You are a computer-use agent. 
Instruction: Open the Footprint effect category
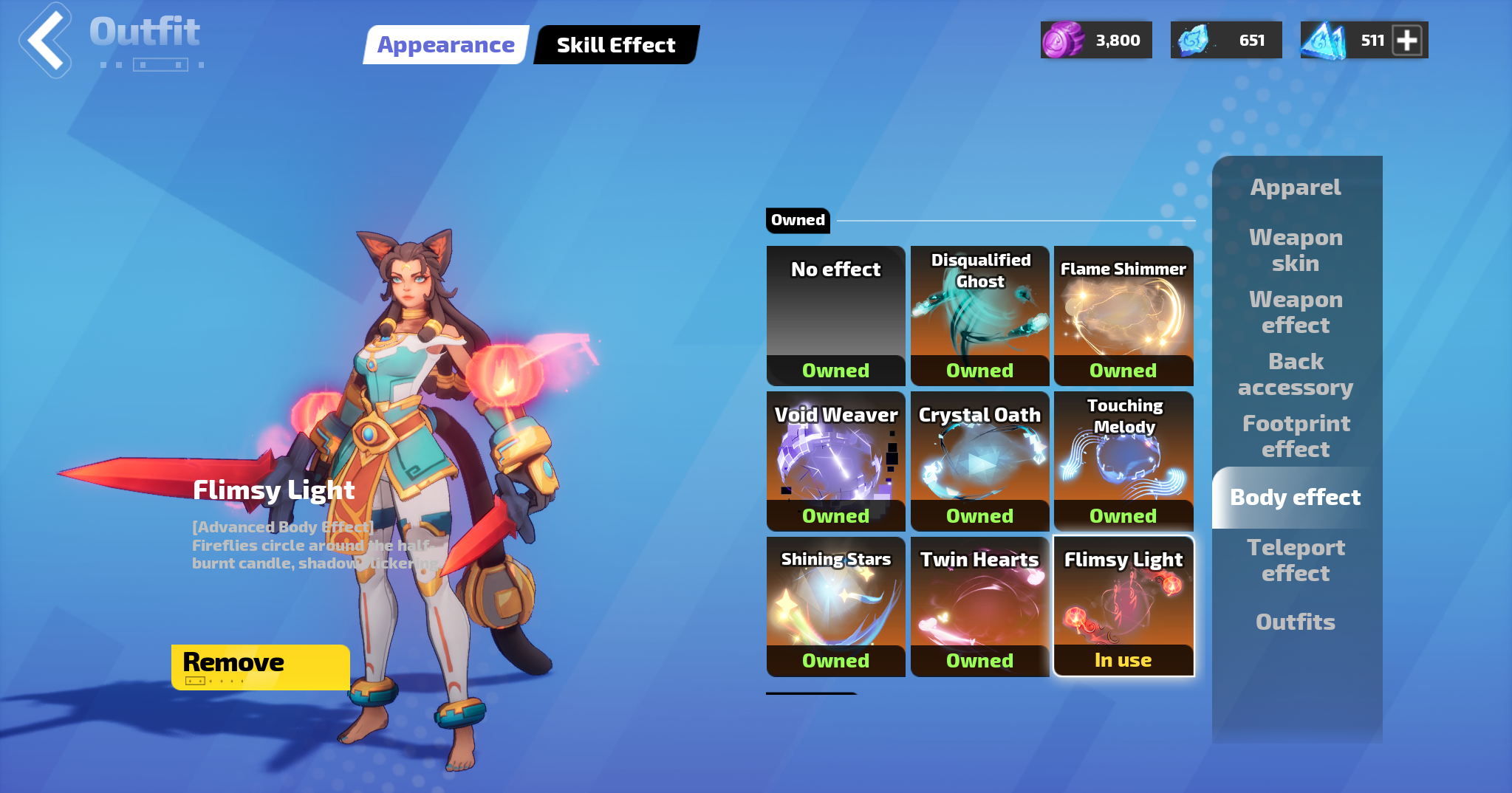1296,436
